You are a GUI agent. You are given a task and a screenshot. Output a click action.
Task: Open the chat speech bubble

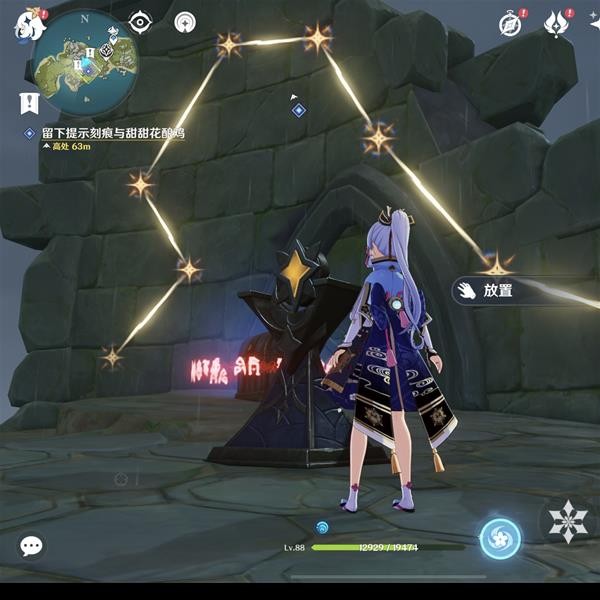click(32, 545)
